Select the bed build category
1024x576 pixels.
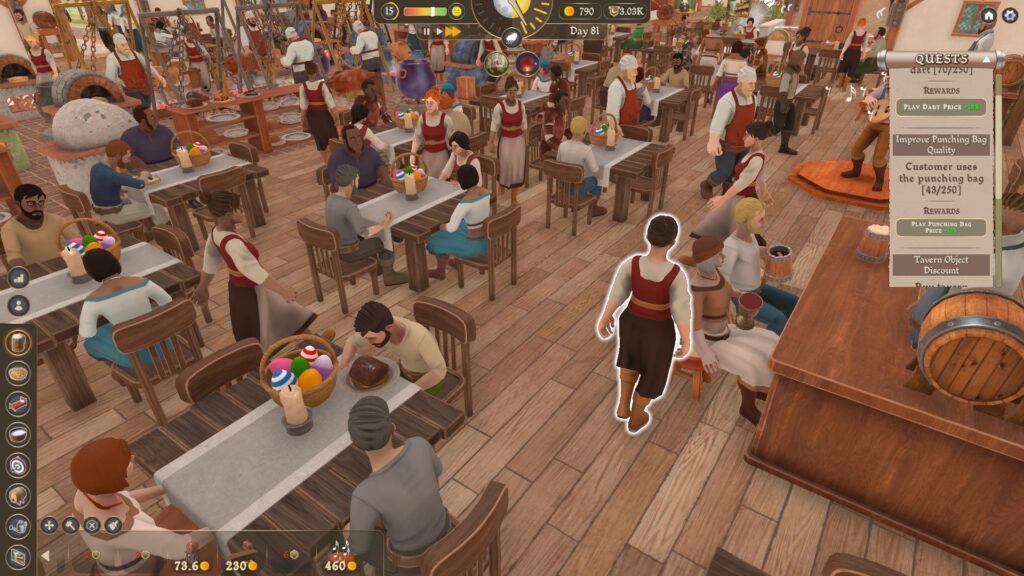pos(17,403)
